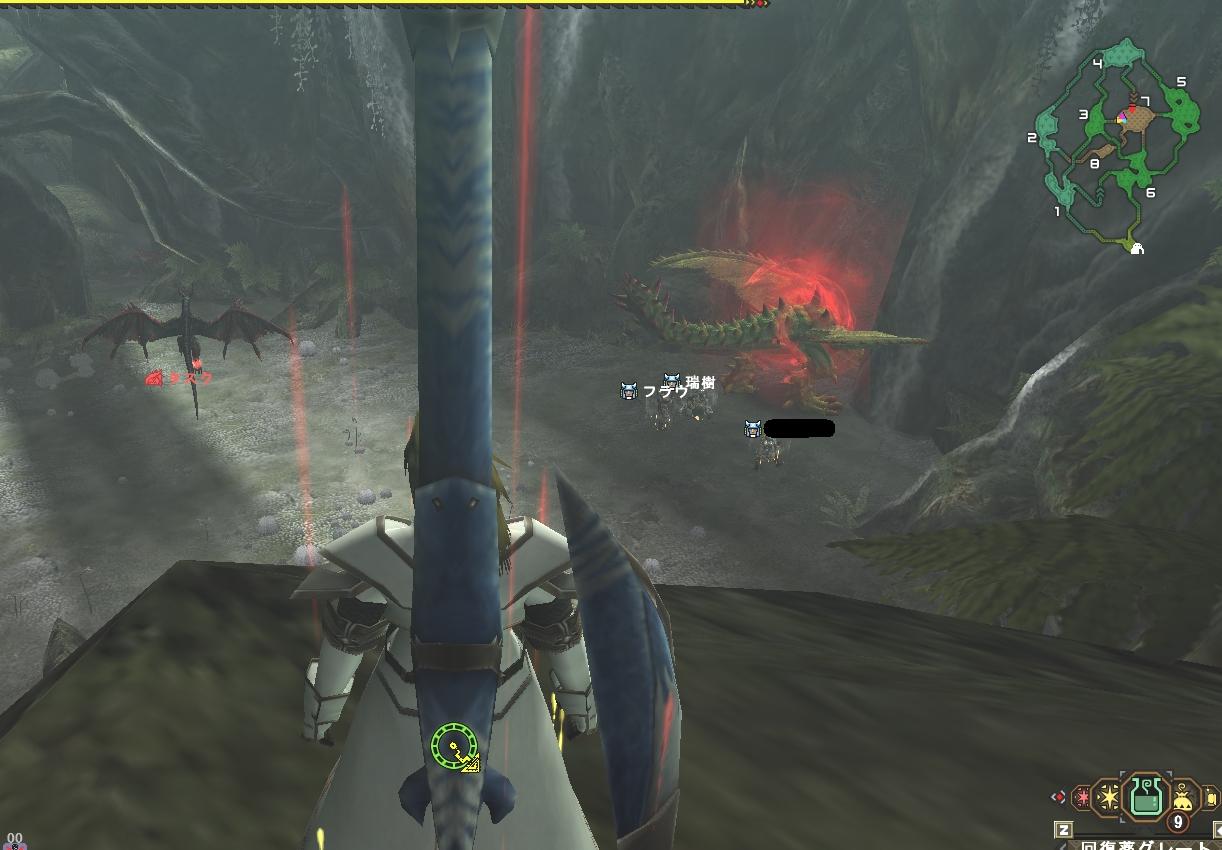Select the green Mega Potion flask item

coord(1145,797)
